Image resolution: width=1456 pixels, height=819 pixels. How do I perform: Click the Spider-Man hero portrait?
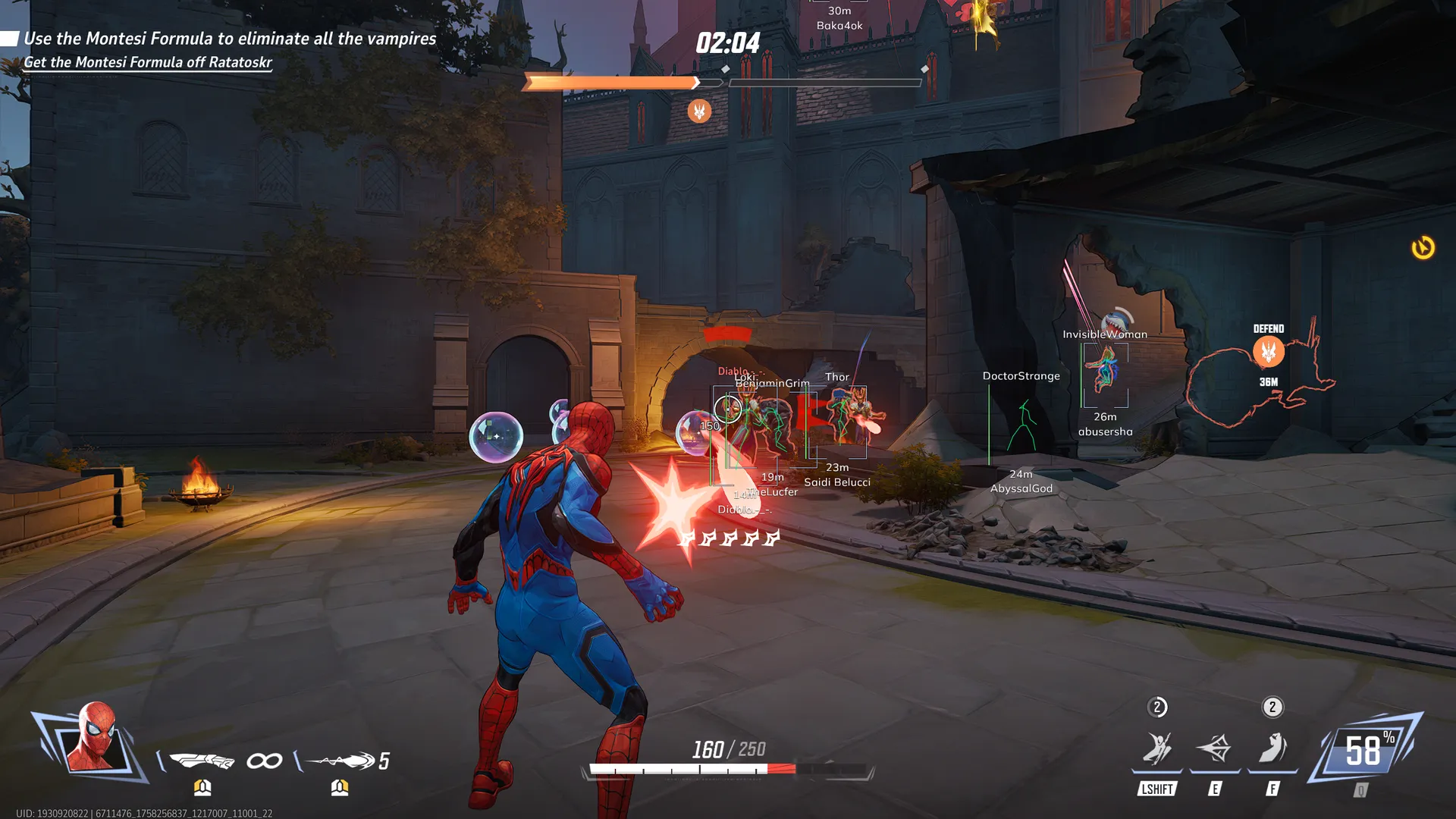[x=94, y=738]
